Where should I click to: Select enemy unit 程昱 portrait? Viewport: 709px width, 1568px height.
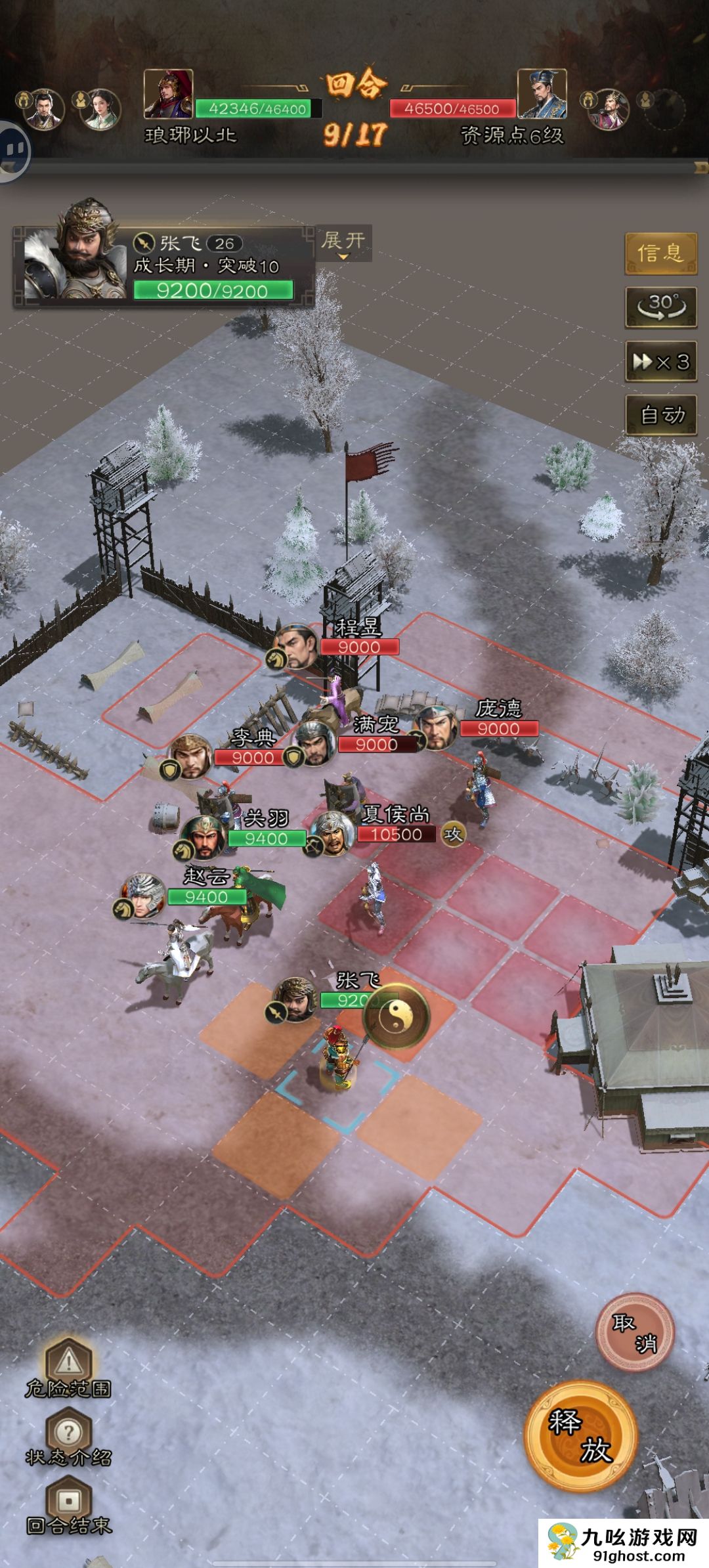coord(297,647)
